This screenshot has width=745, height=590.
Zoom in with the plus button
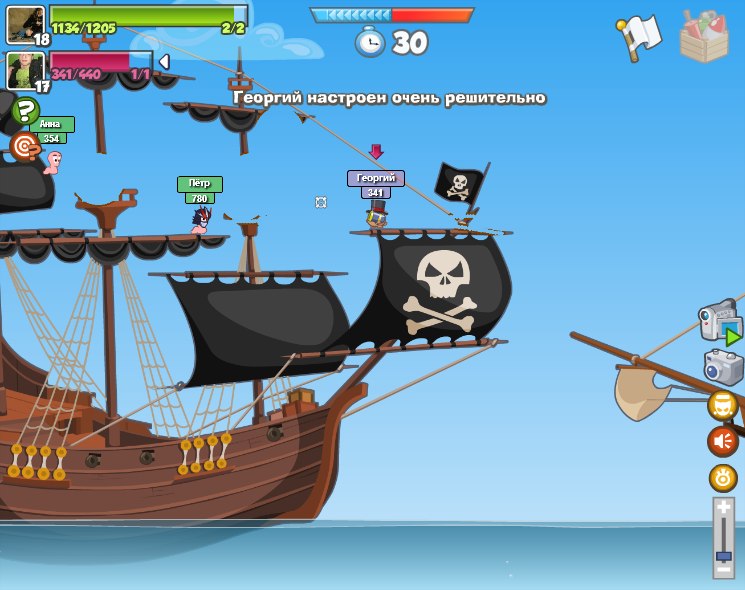pos(724,509)
